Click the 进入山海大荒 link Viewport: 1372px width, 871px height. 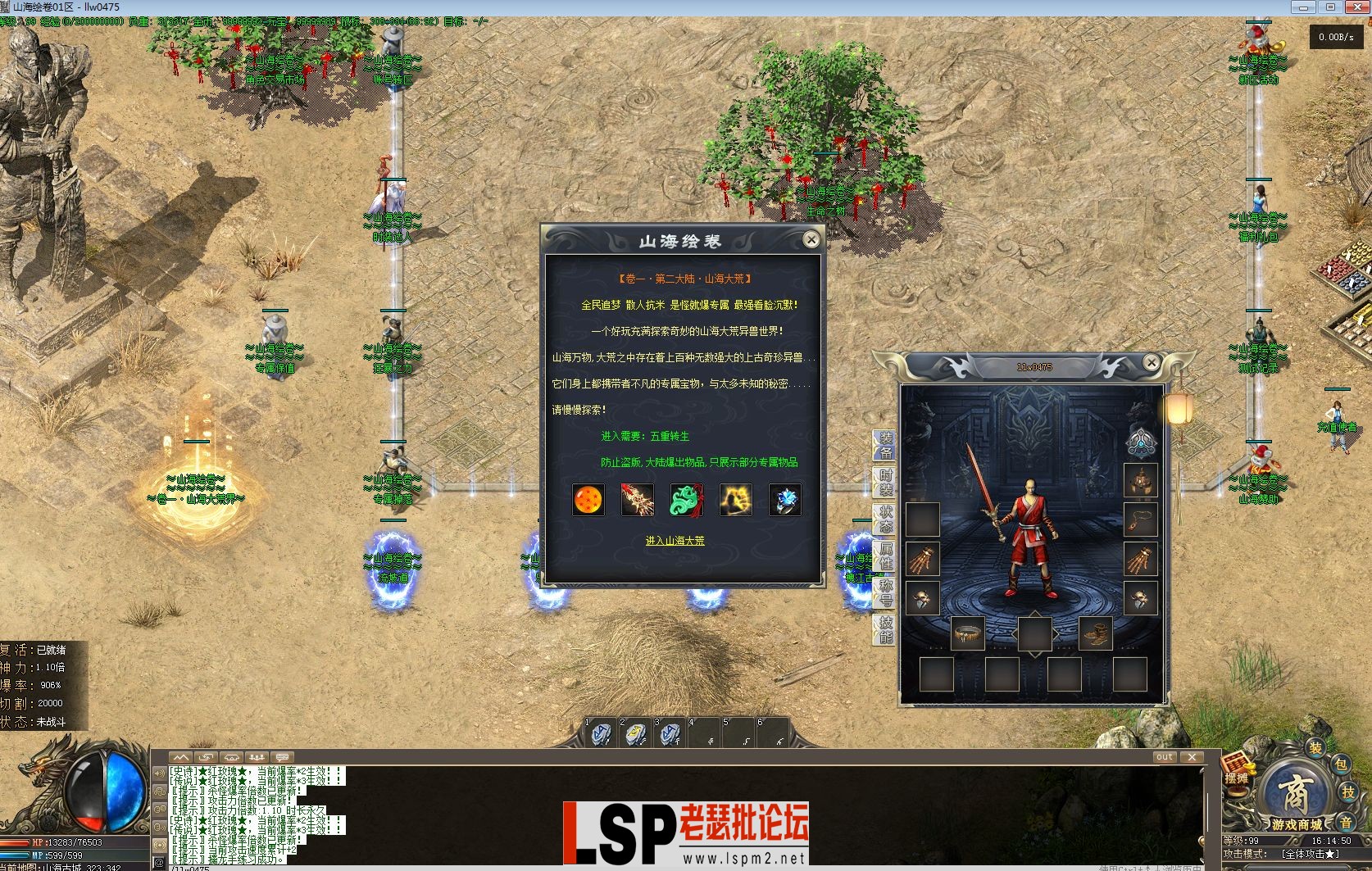pyautogui.click(x=675, y=541)
